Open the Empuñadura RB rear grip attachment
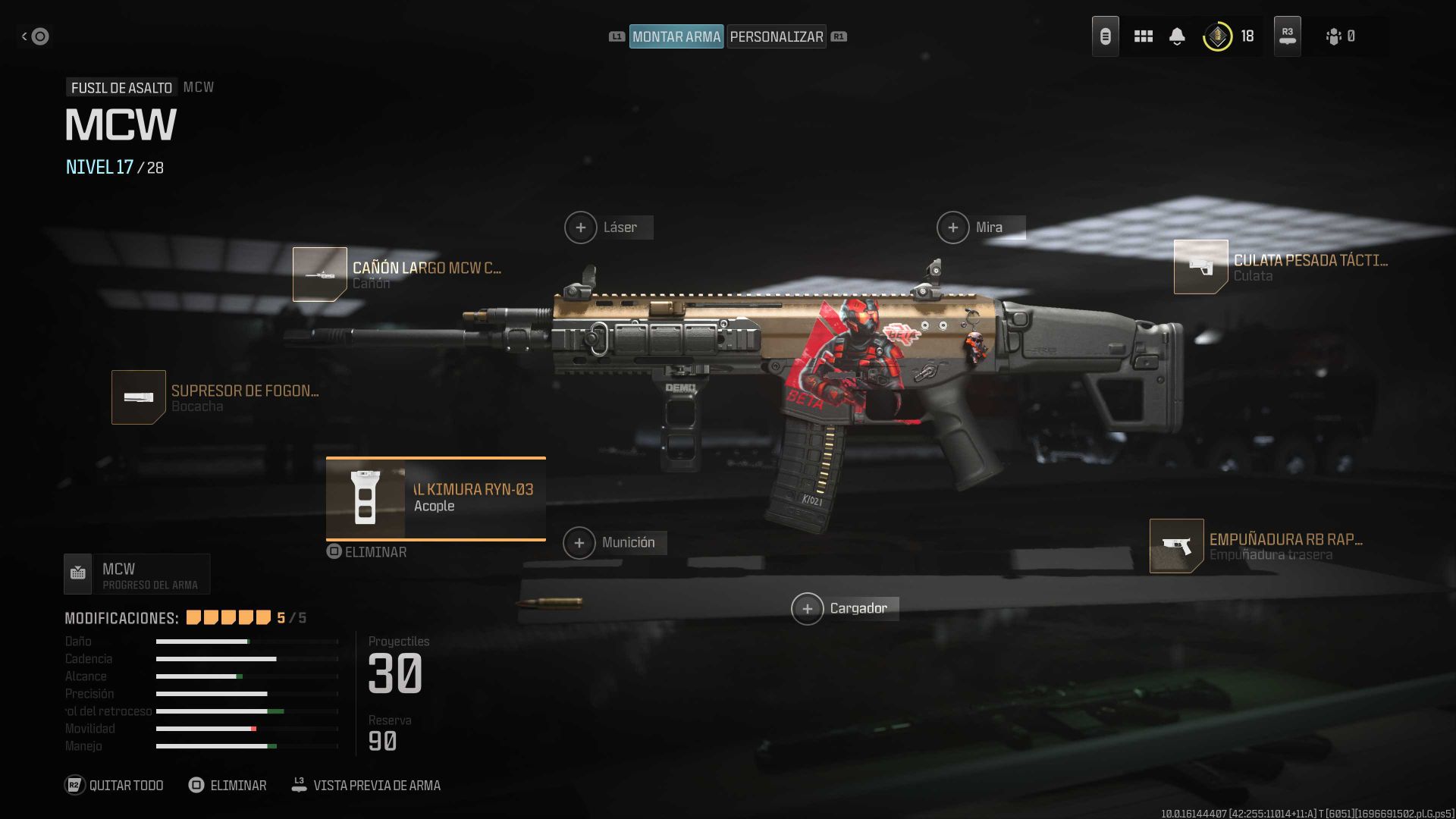This screenshot has height=819, width=1456. (1176, 544)
